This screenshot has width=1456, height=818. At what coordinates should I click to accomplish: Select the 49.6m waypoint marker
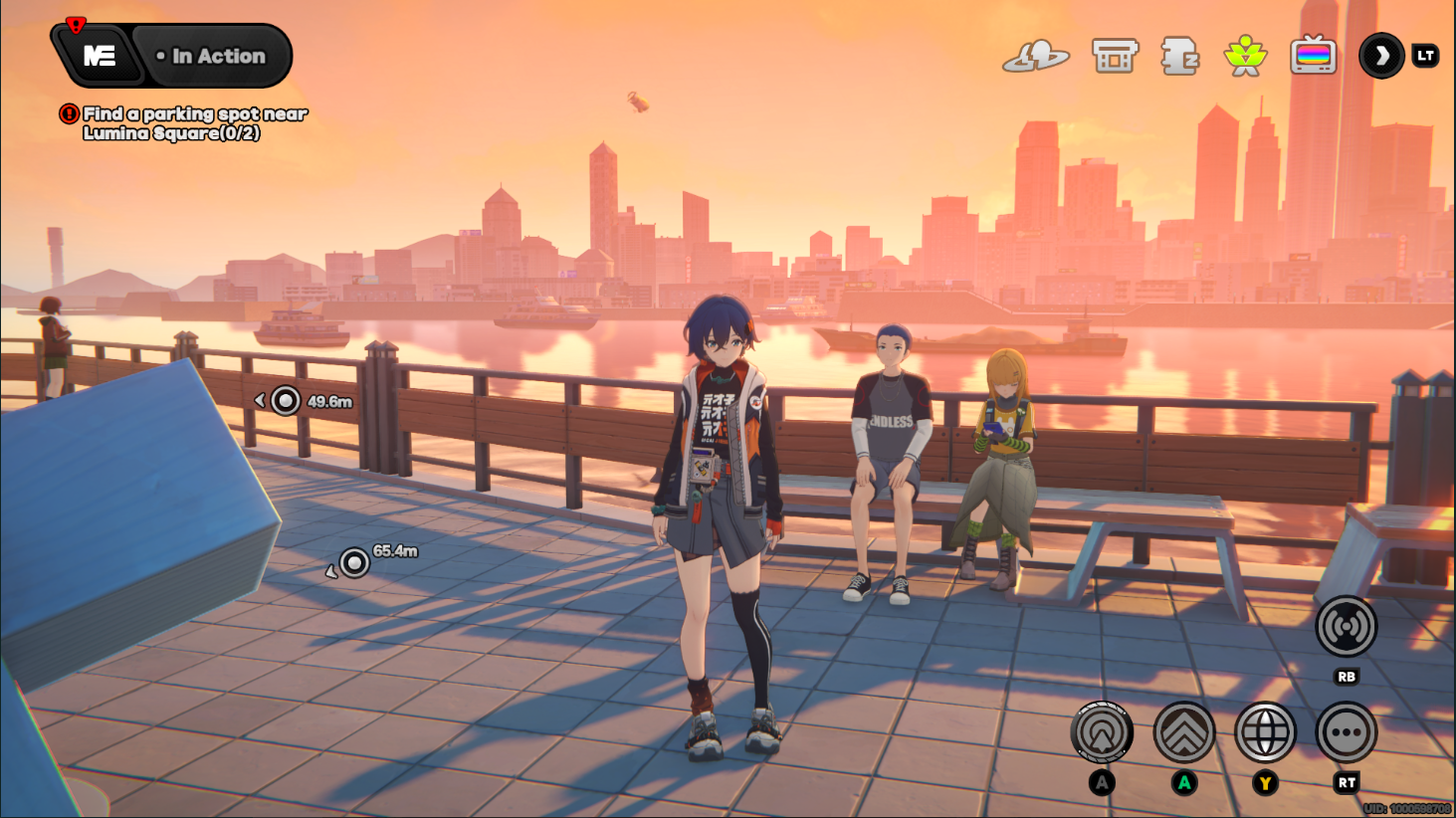(x=286, y=401)
